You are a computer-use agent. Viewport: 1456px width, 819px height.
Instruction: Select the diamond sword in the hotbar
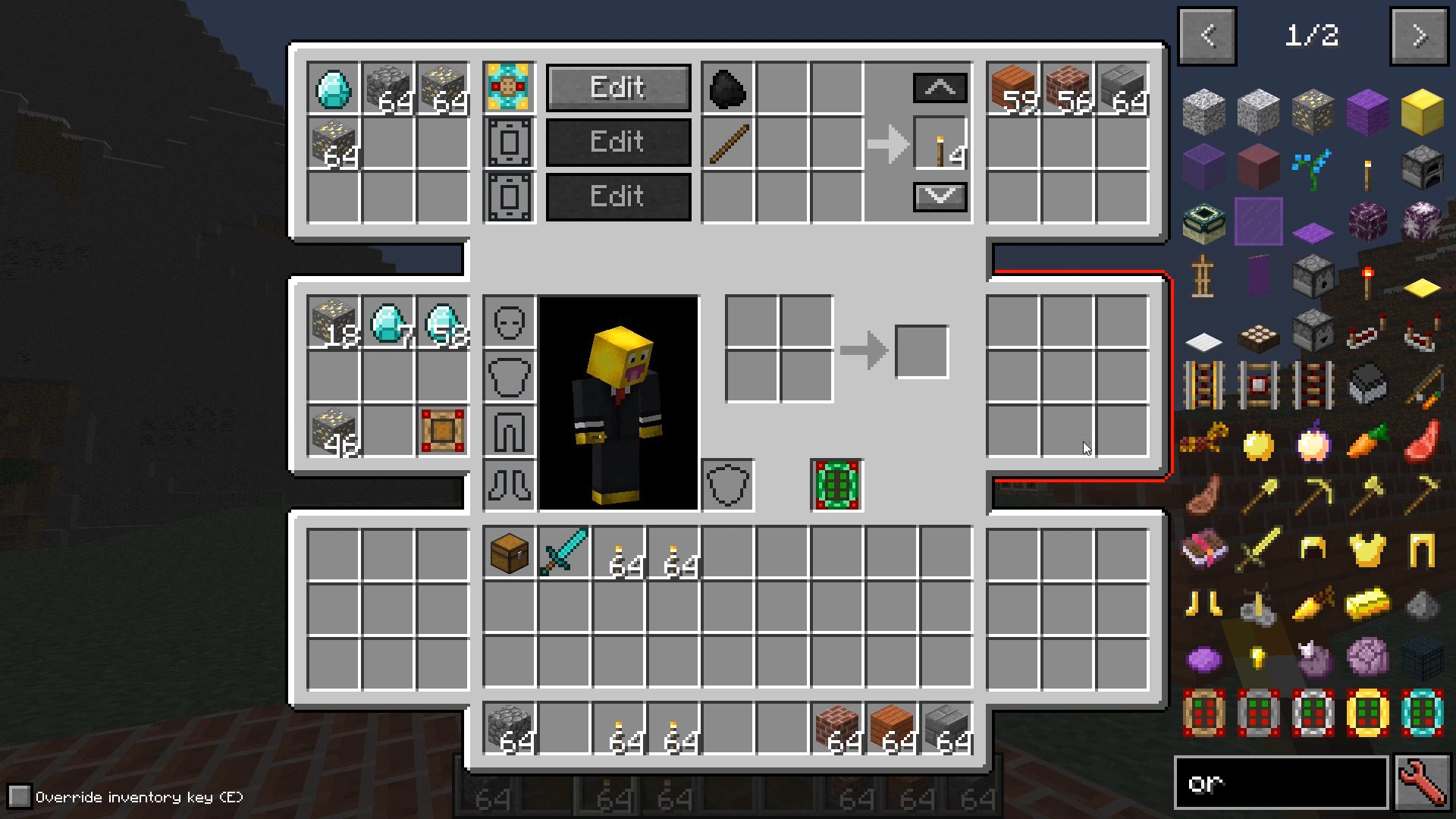[x=564, y=552]
